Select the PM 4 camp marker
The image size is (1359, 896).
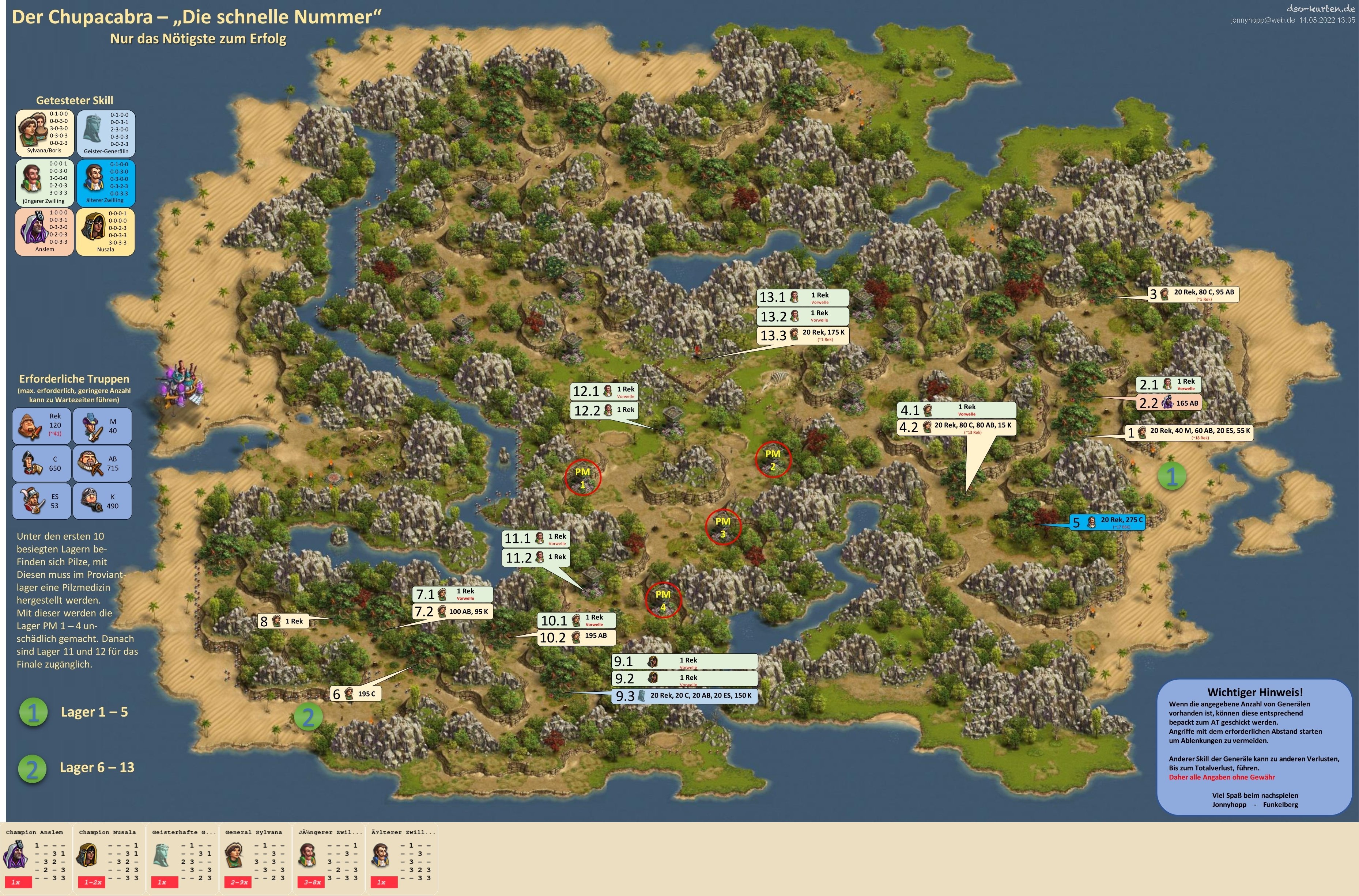click(x=662, y=600)
